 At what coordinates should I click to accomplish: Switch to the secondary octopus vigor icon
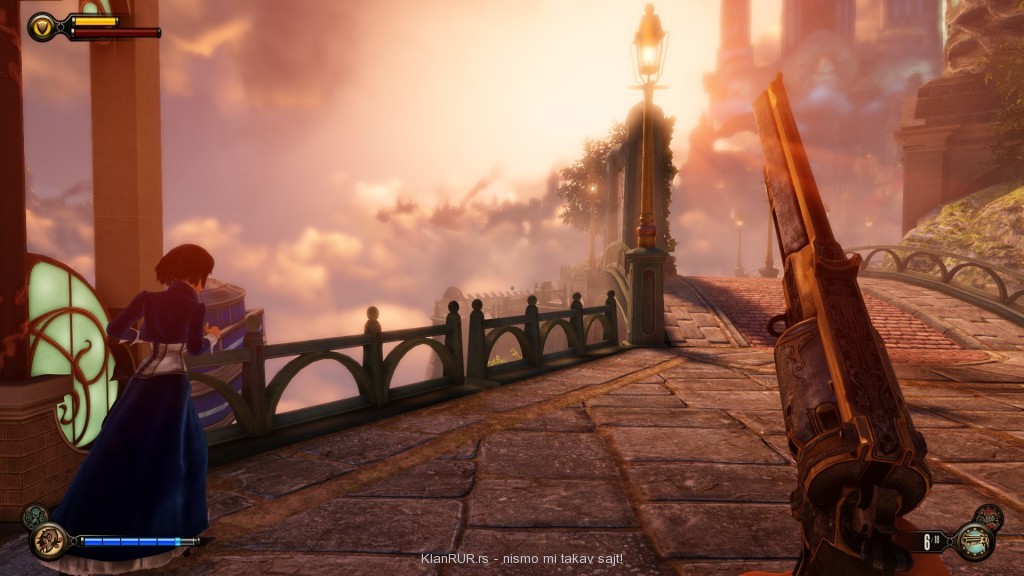tap(33, 516)
